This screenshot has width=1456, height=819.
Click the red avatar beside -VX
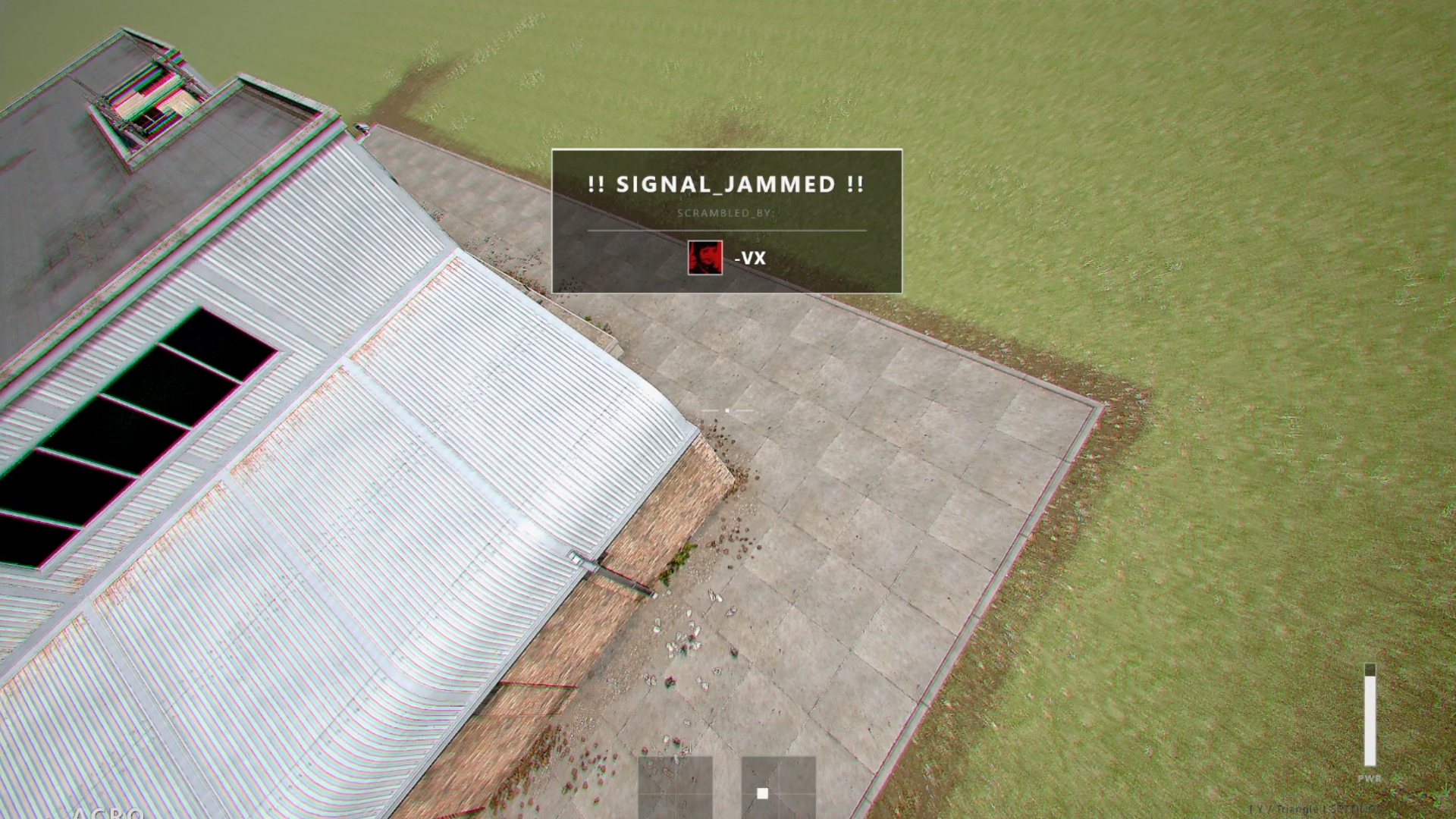704,258
